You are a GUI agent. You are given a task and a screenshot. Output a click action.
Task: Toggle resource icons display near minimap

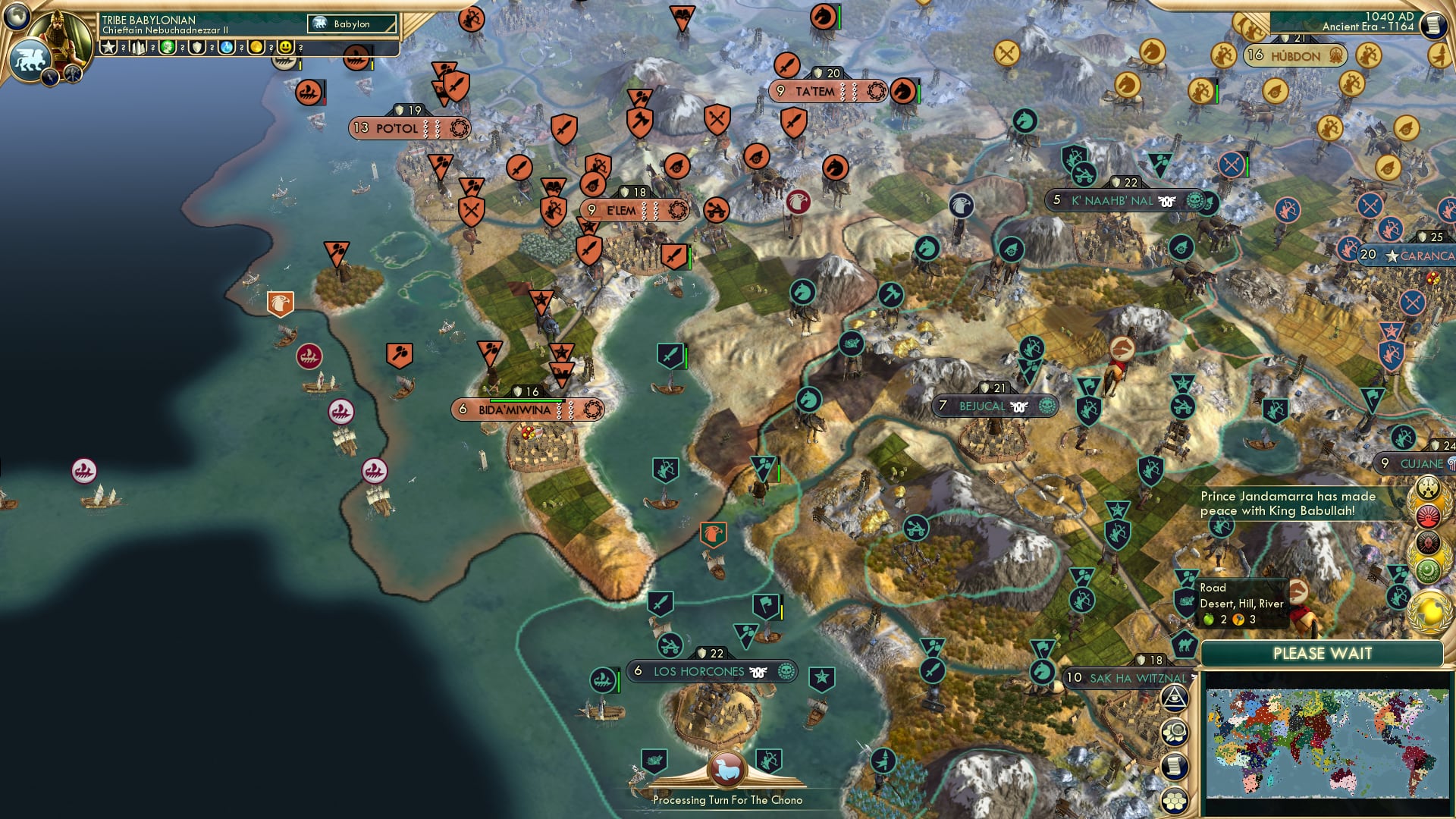pyautogui.click(x=1175, y=733)
